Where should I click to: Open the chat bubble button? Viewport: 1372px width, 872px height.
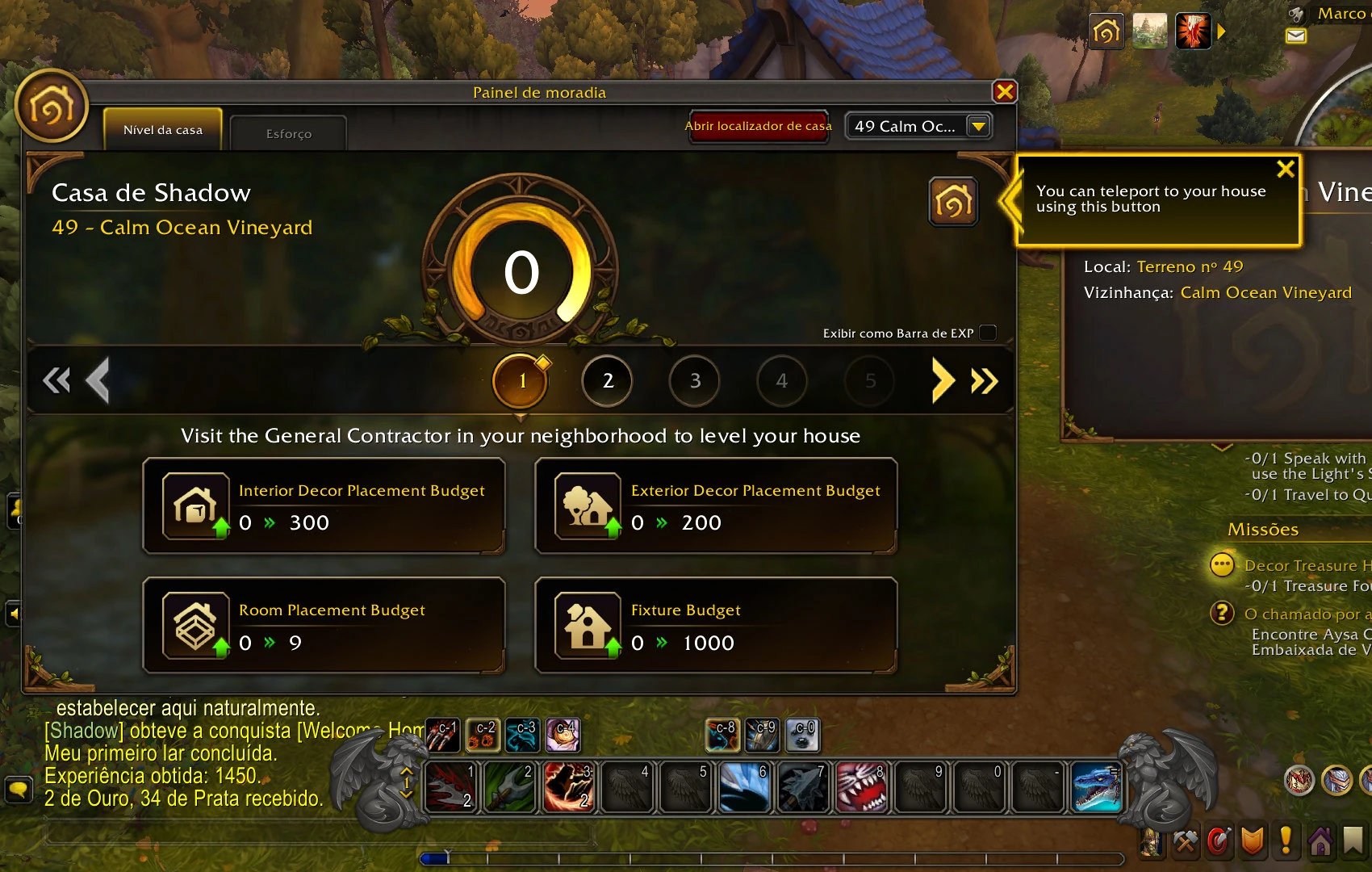[x=18, y=788]
